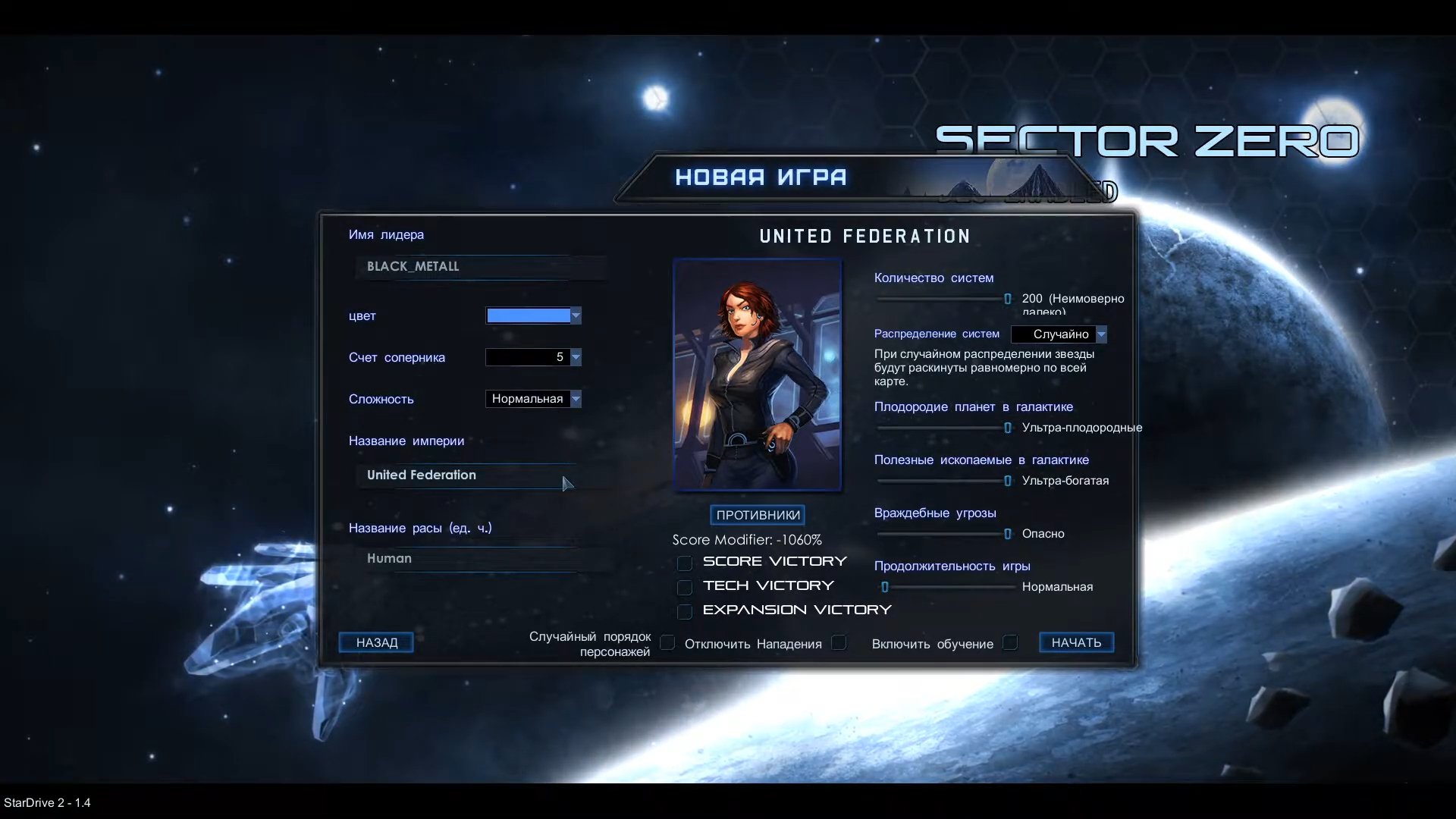1456x819 pixels.
Task: Click the НАЗАД back button
Action: pos(376,642)
